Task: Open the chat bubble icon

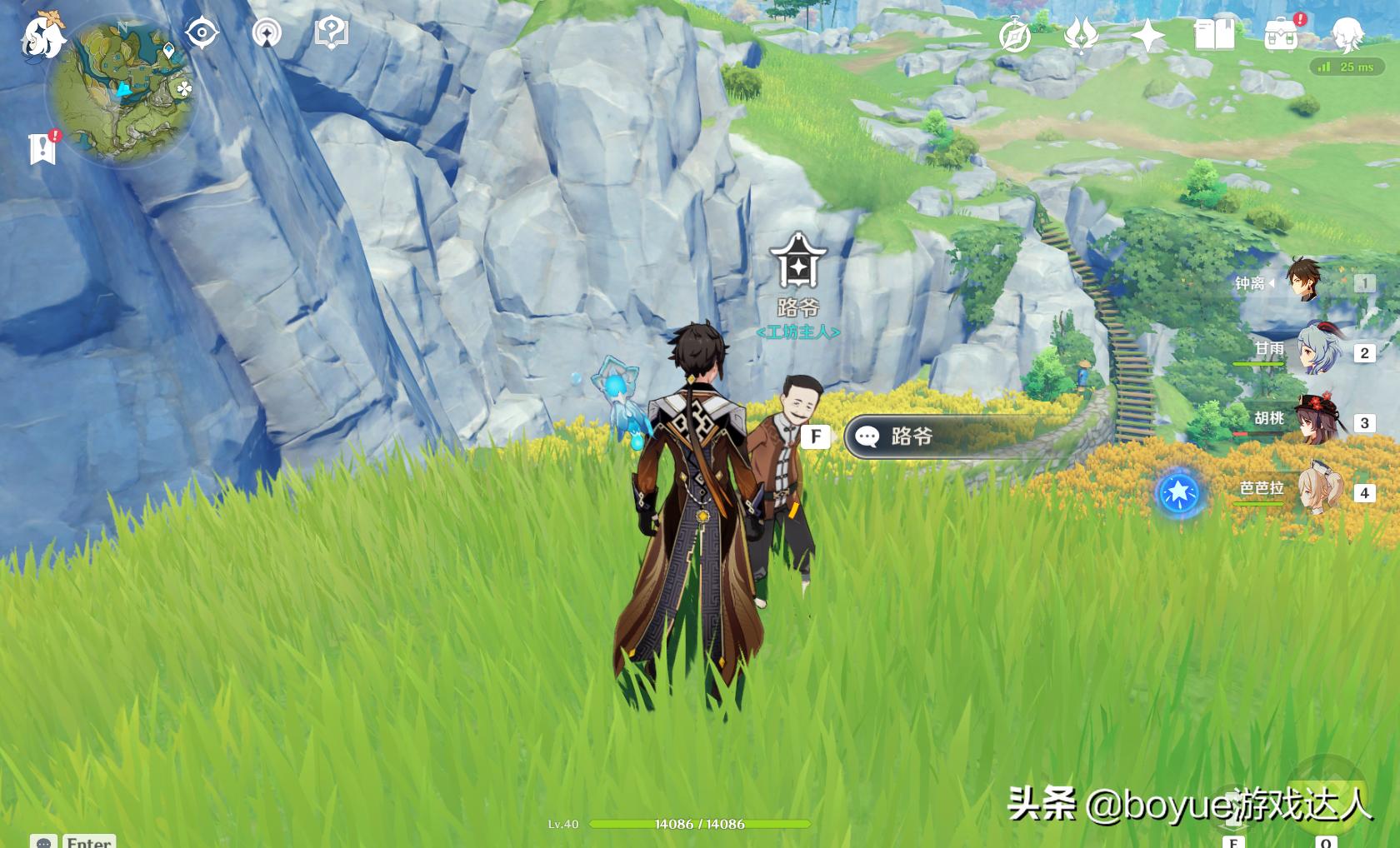Action: [44, 841]
